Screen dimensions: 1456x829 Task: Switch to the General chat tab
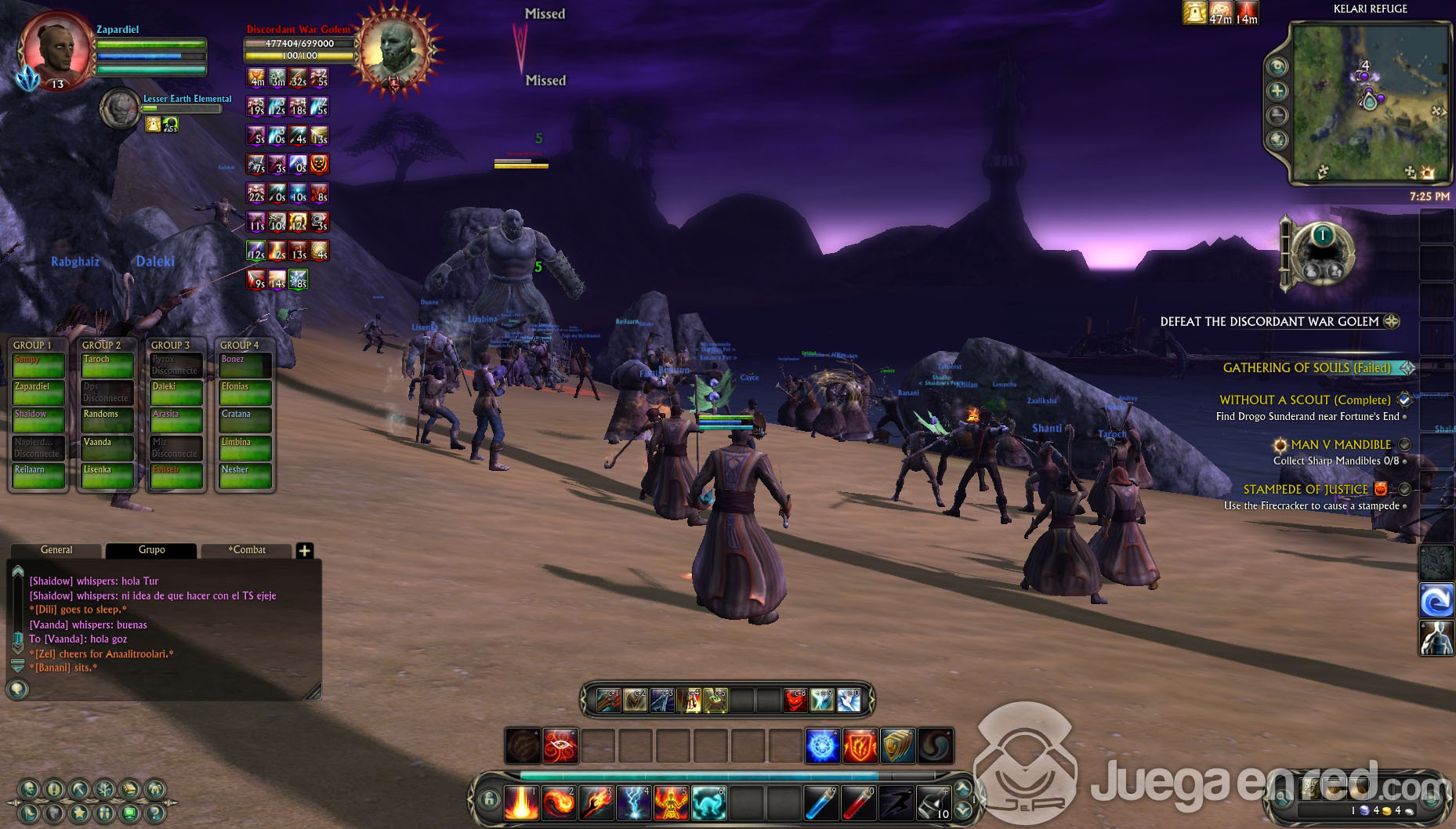[x=56, y=550]
